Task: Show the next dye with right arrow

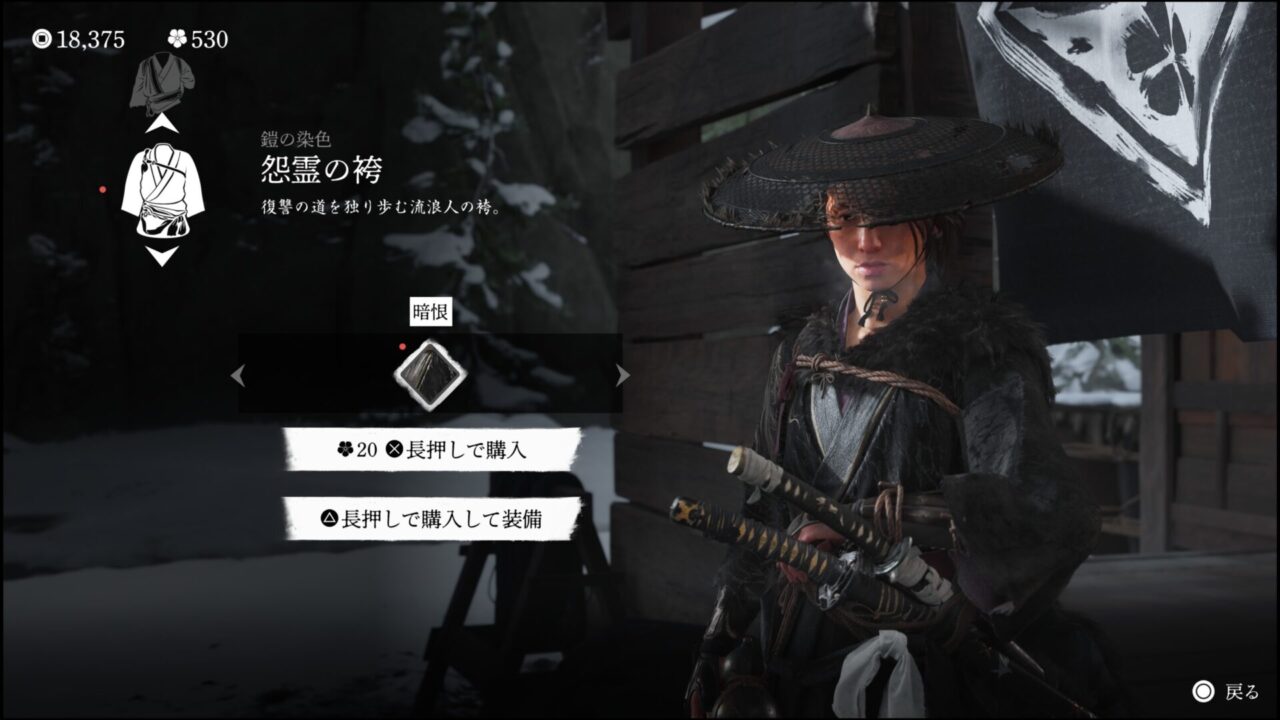Action: (622, 375)
